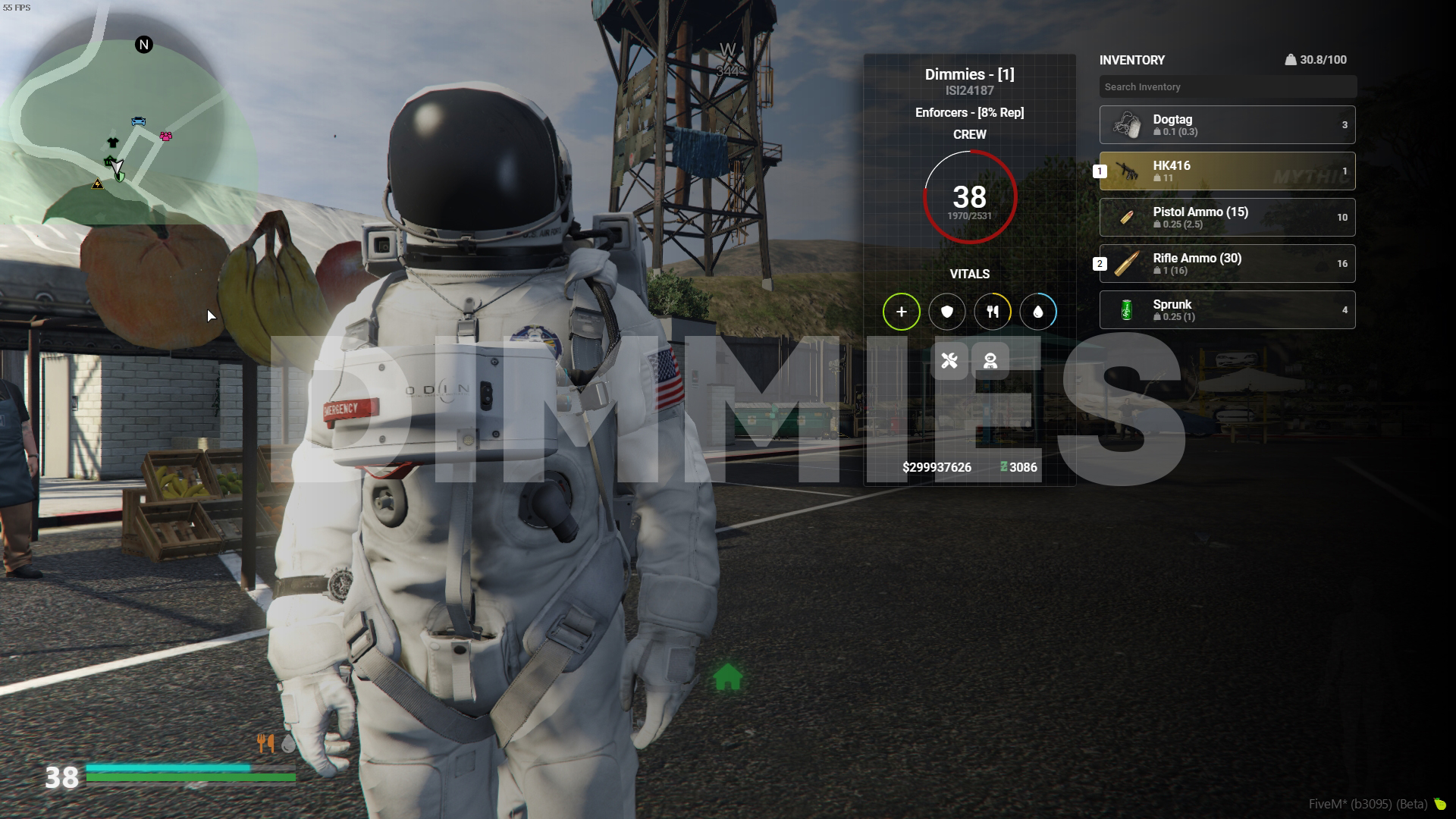
Task: Click the armor shield vital icon
Action: [x=946, y=312]
